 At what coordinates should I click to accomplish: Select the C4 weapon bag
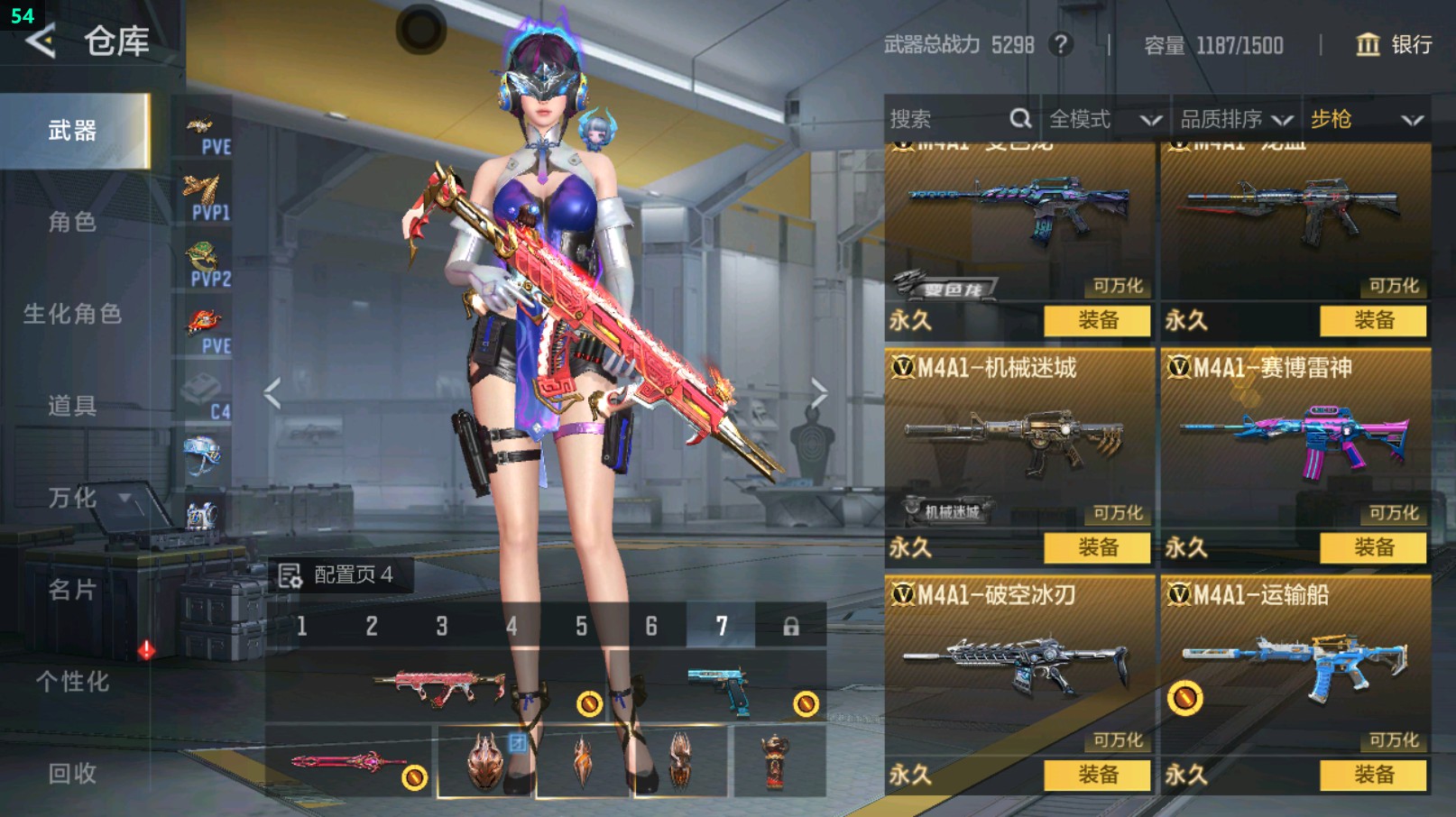tap(204, 397)
